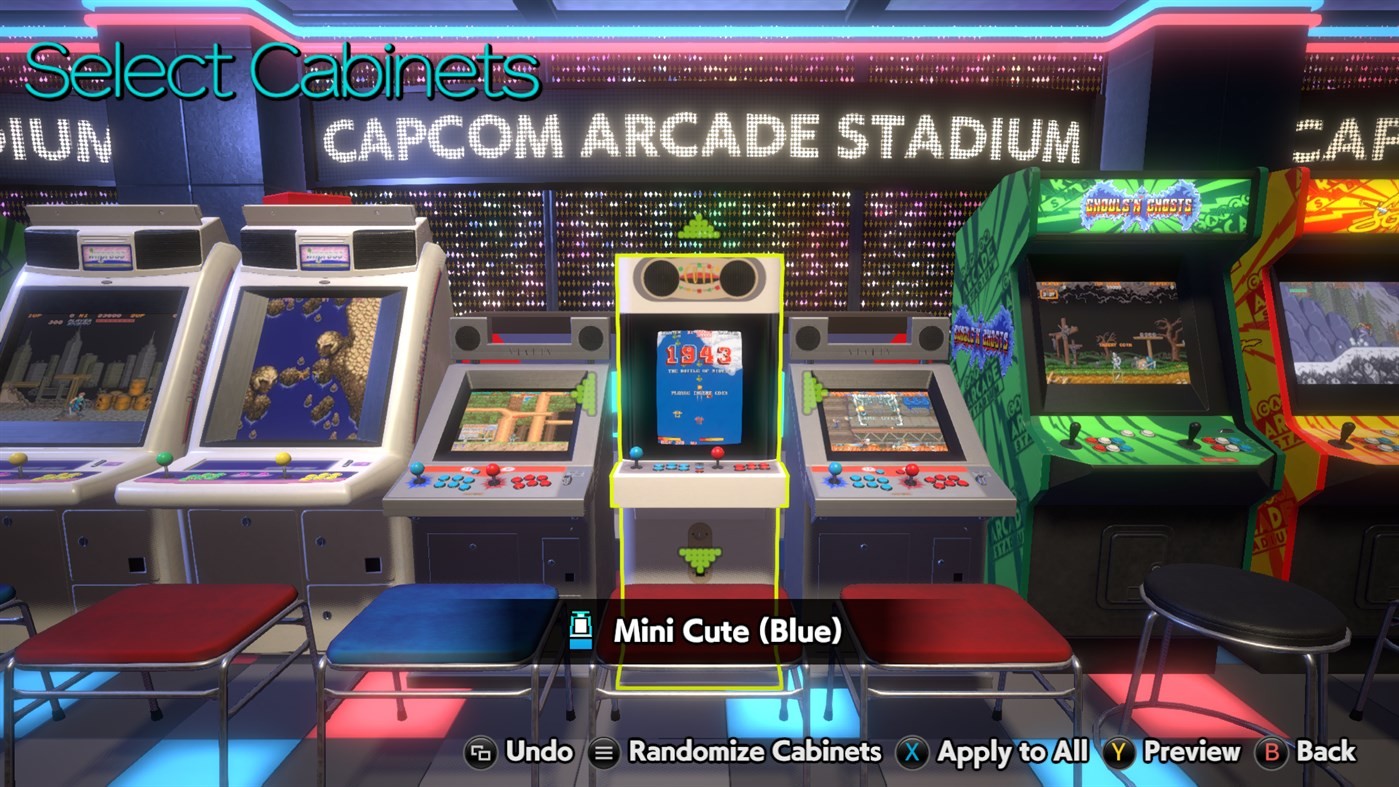Click the Randomize Cabinets hamburger icon
The width and height of the screenshot is (1399, 787).
(x=605, y=751)
